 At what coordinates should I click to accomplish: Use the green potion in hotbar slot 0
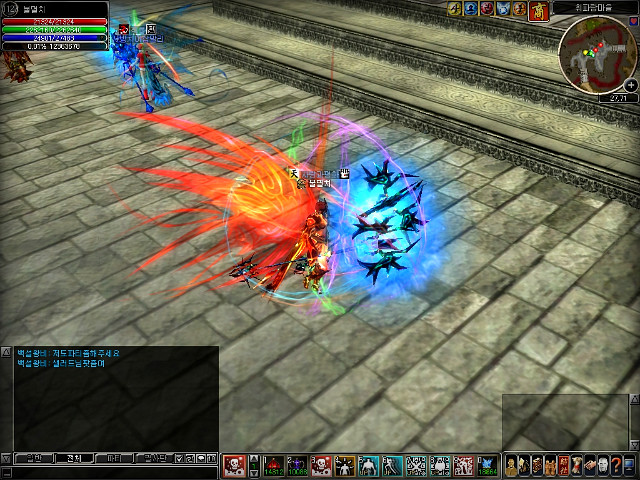(x=486, y=465)
